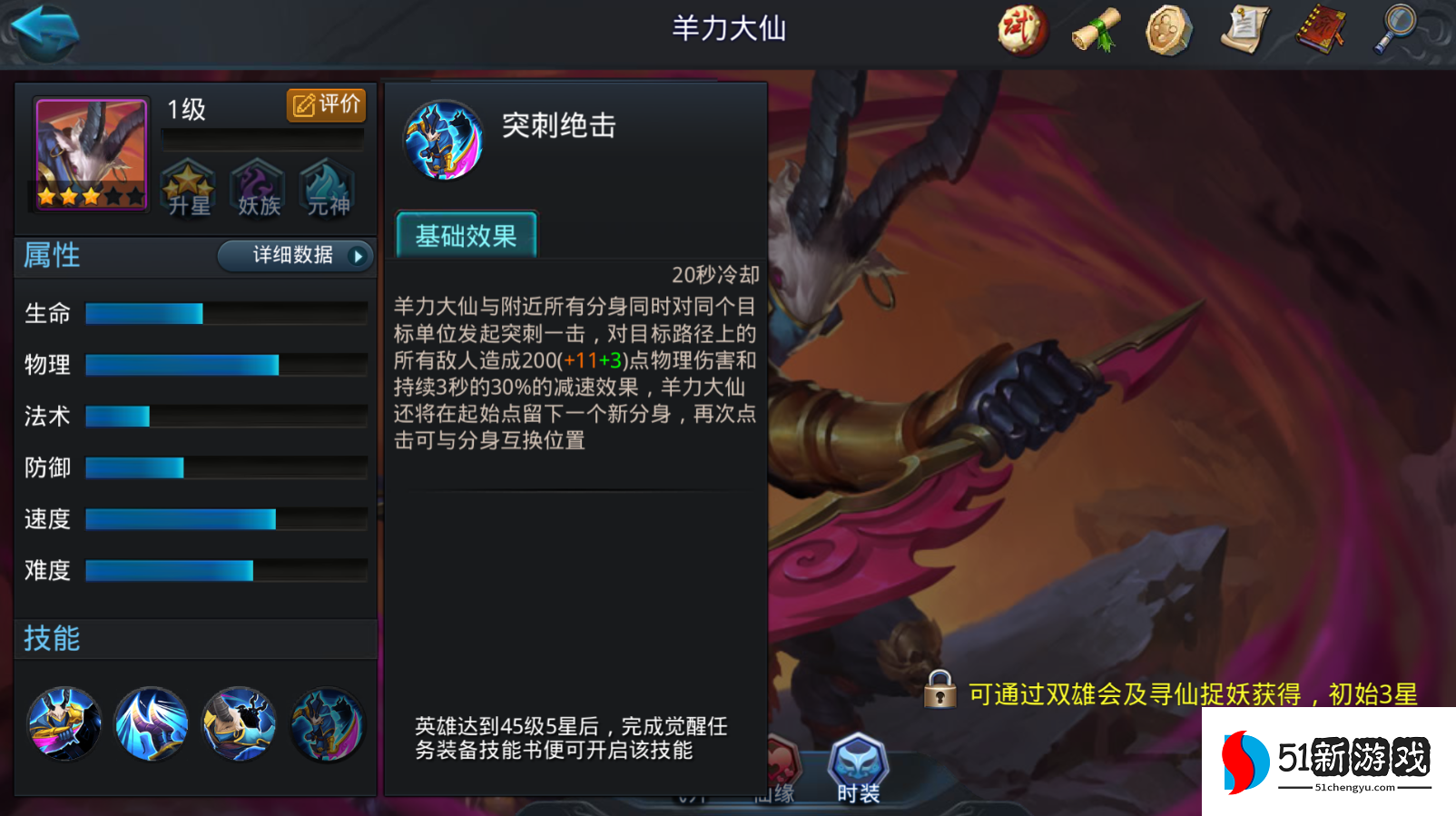The image size is (1456, 816).
Task: Select the gold medal emblem icon in top bar
Action: click(1168, 30)
